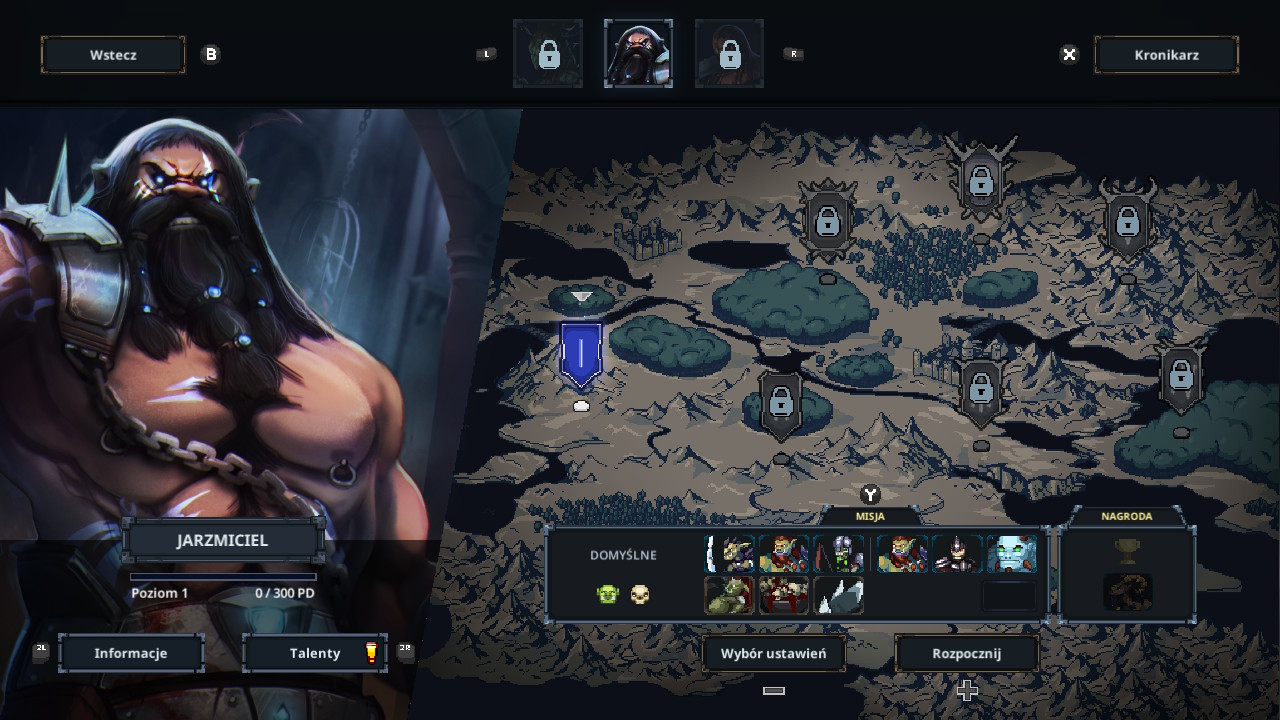The height and width of the screenshot is (720, 1280).
Task: Select the green orc difficulty icon
Action: [607, 595]
